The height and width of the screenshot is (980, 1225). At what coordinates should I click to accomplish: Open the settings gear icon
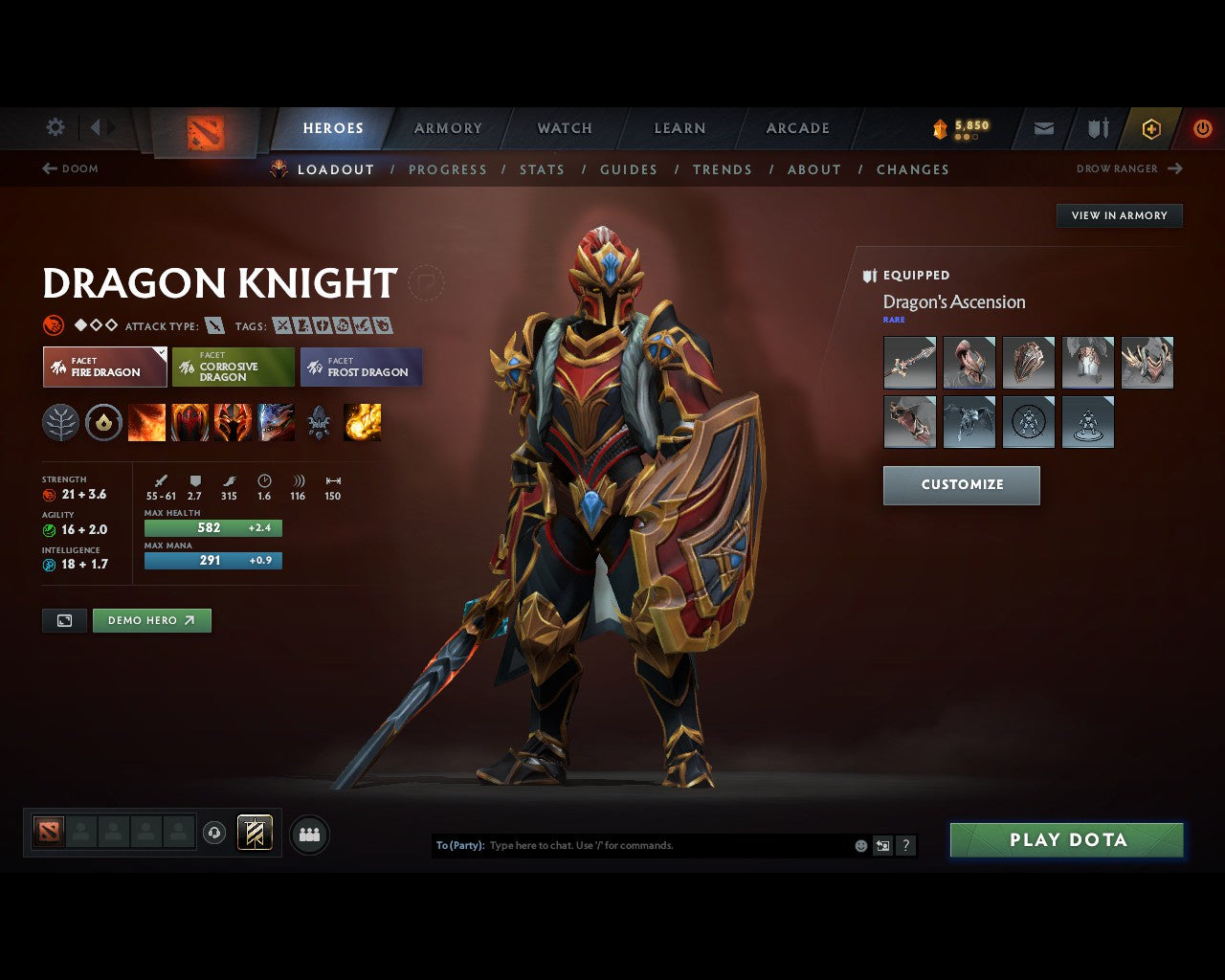click(55, 127)
